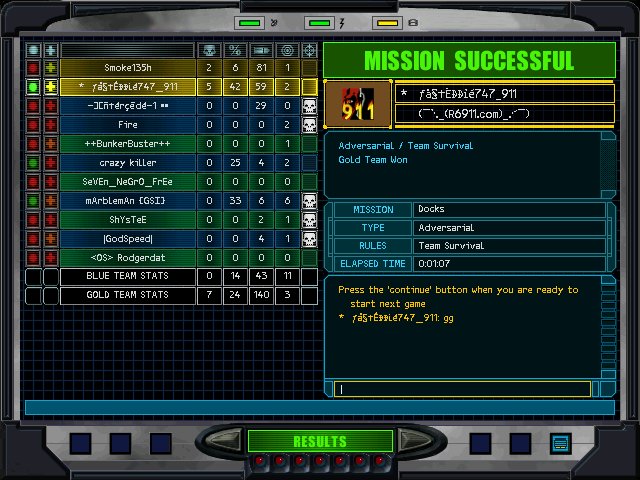Click the target hits column header
This screenshot has height=480, width=640.
click(x=287, y=50)
